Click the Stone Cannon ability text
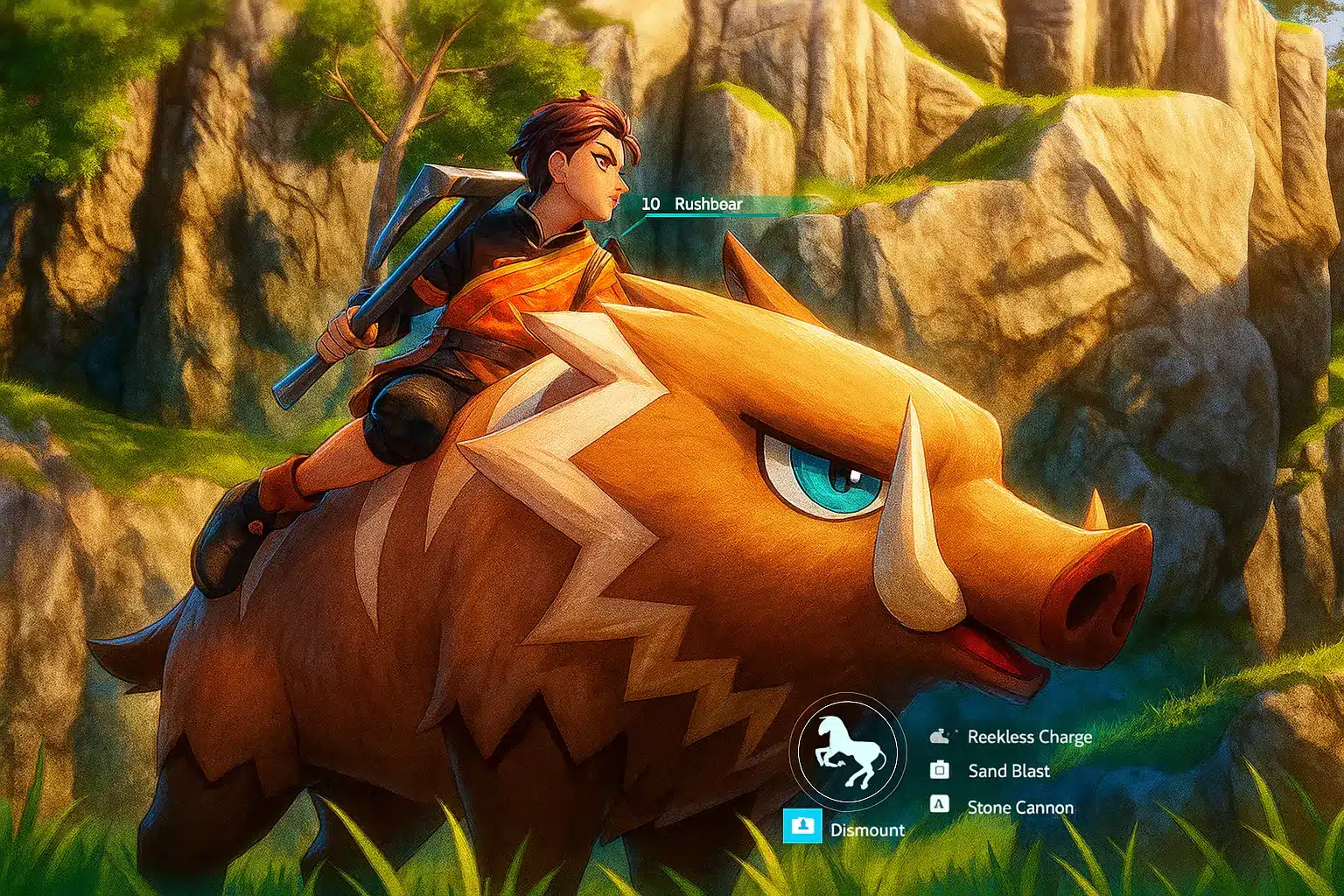This screenshot has width=1344, height=896. point(1020,806)
